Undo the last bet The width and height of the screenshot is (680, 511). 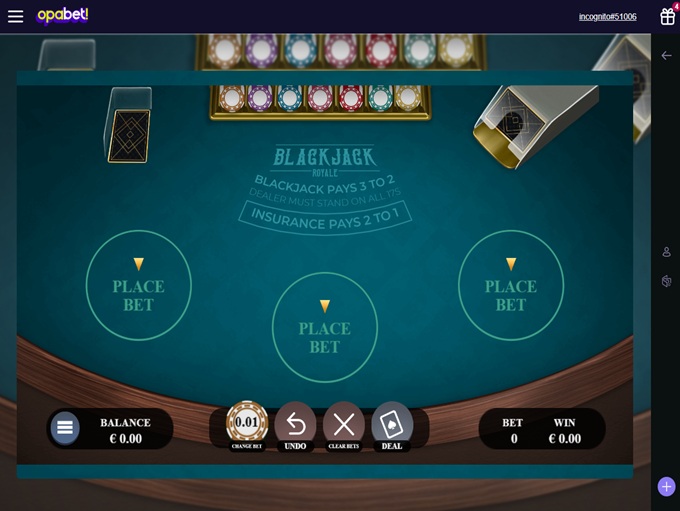click(x=295, y=423)
